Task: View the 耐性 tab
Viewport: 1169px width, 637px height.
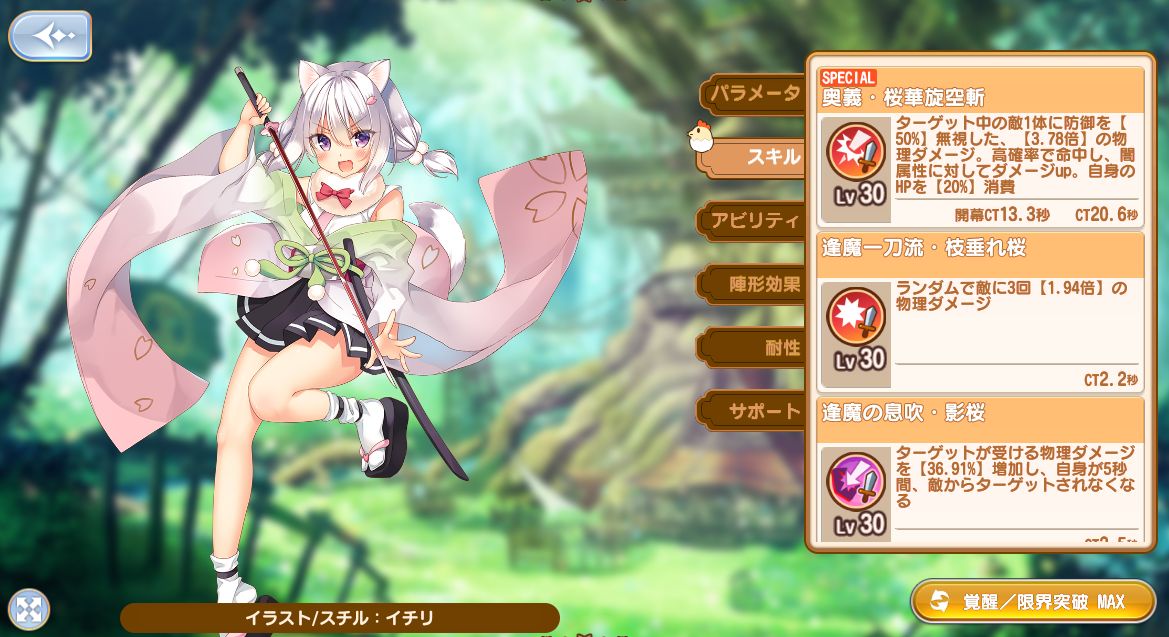Action: 780,348
